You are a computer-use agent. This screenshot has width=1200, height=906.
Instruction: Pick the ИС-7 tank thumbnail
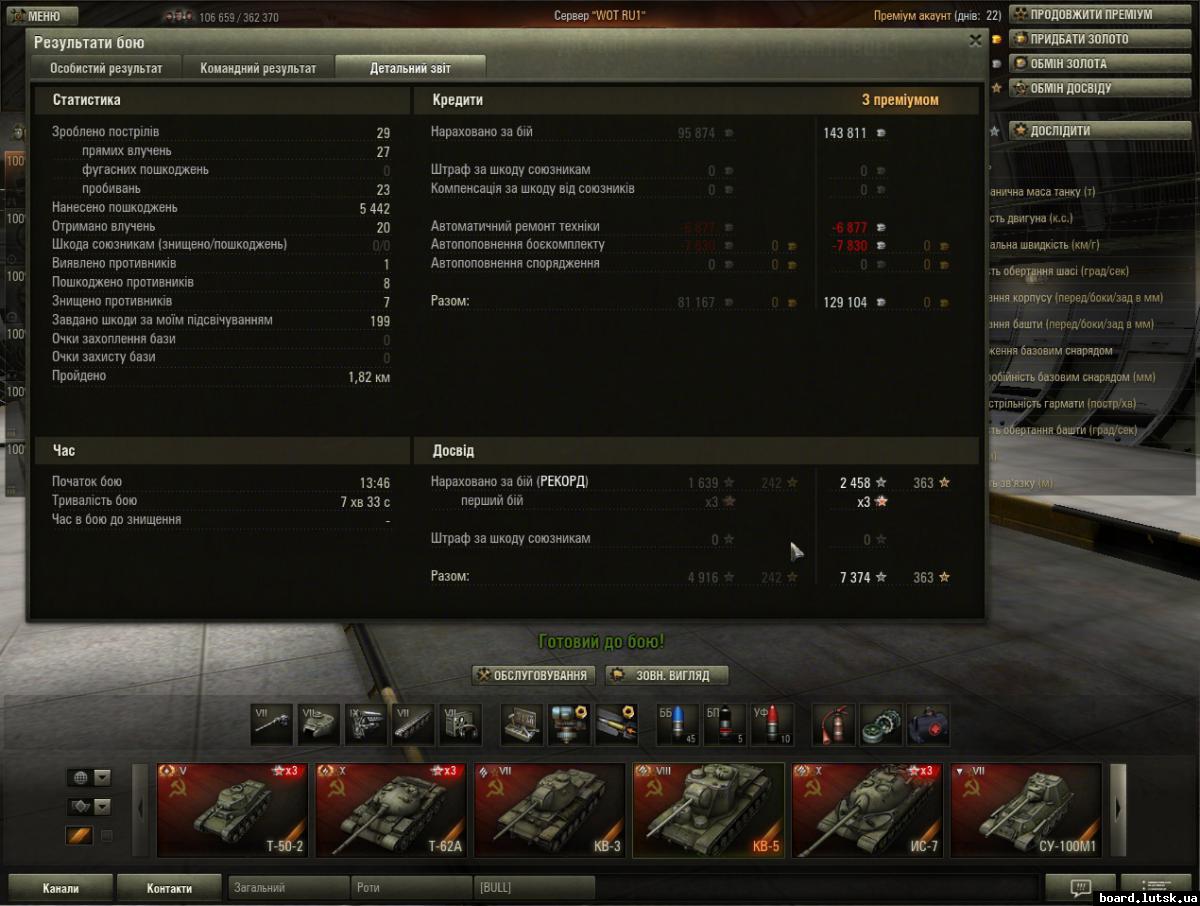point(866,810)
